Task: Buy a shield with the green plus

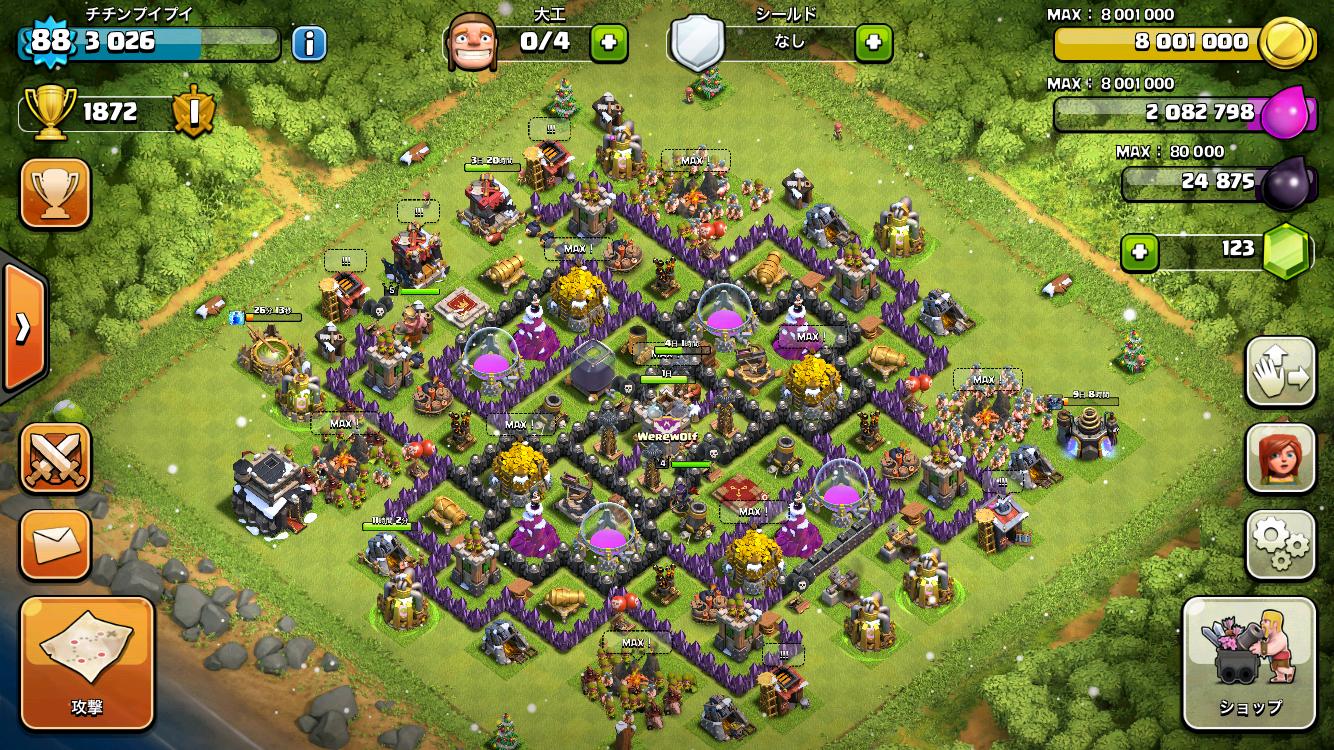Action: [873, 42]
